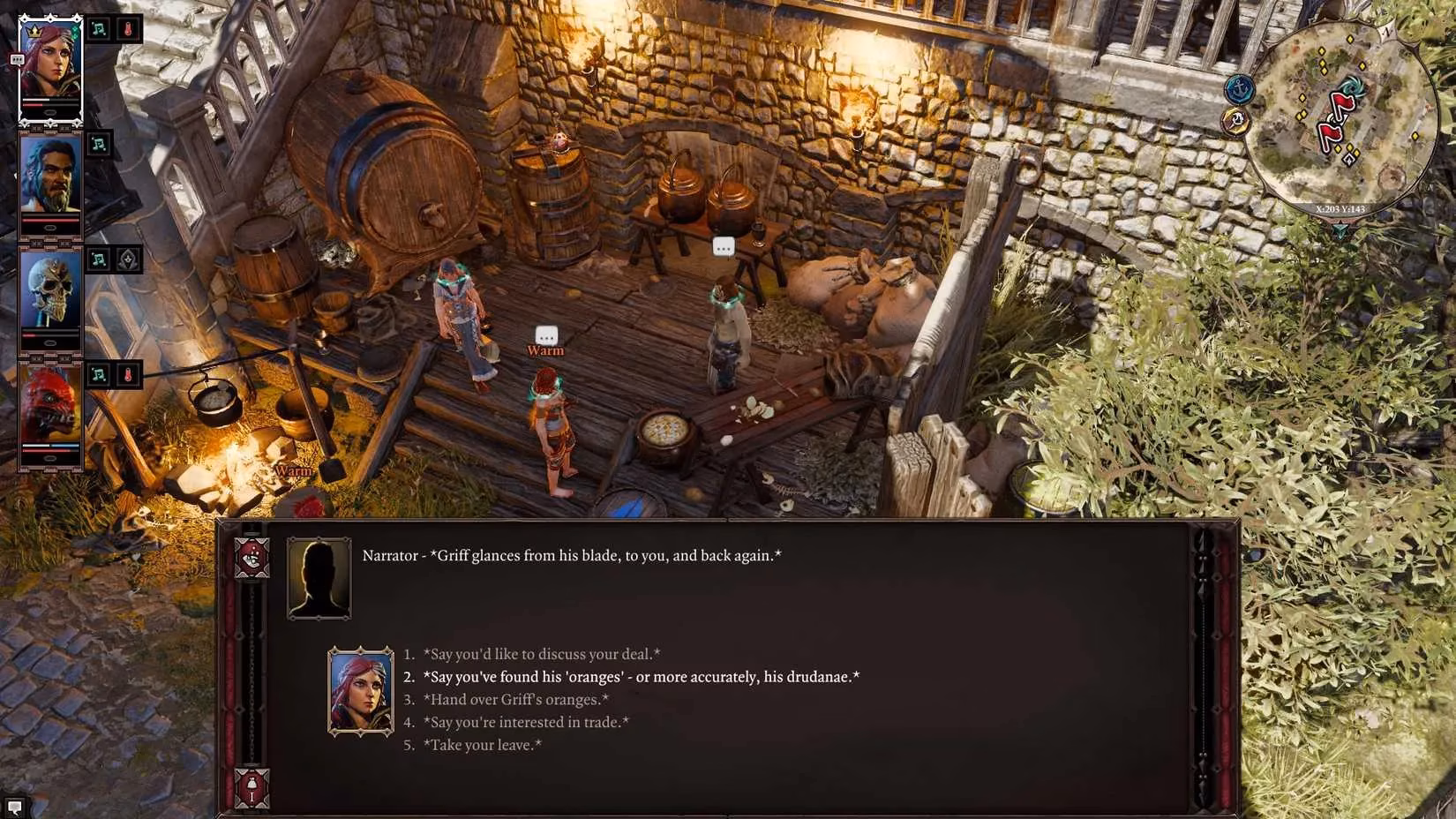Pick the option 'Hand over Griff's oranges'
The image size is (1456, 819).
click(516, 699)
